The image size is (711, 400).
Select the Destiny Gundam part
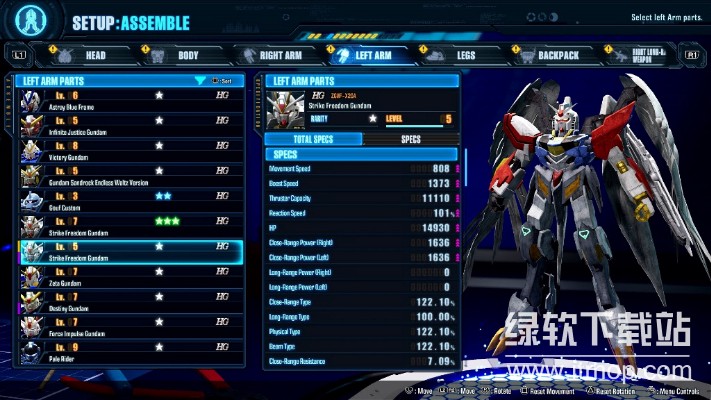coord(130,301)
